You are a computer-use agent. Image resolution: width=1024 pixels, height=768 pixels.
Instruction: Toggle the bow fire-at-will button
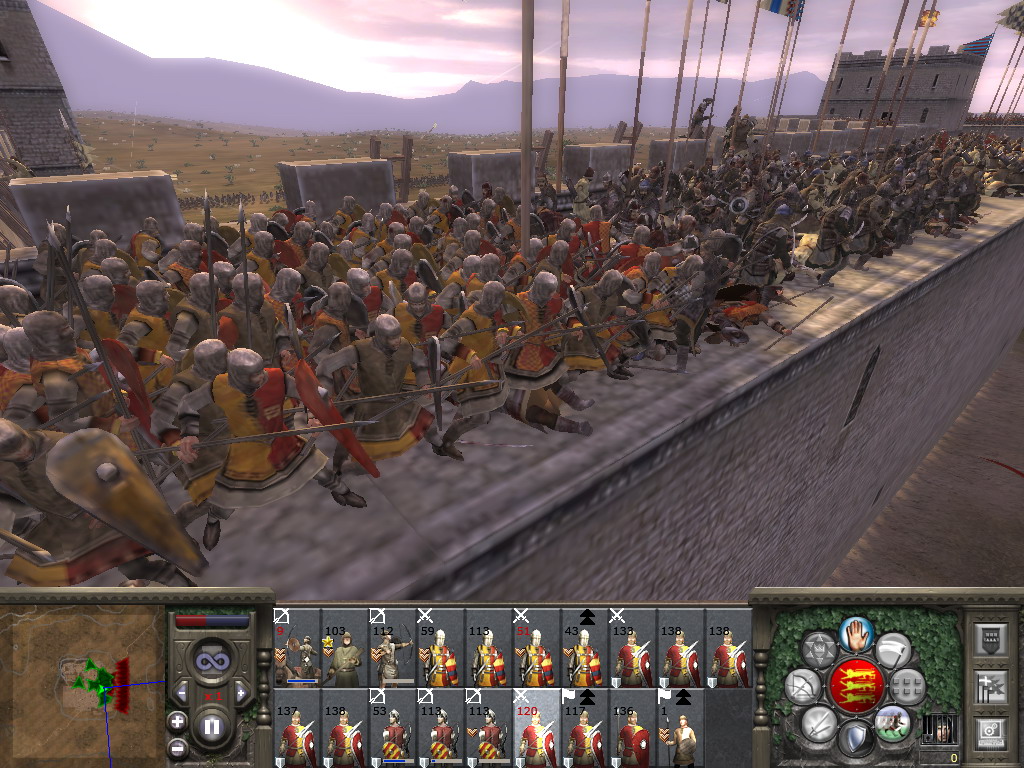802,686
